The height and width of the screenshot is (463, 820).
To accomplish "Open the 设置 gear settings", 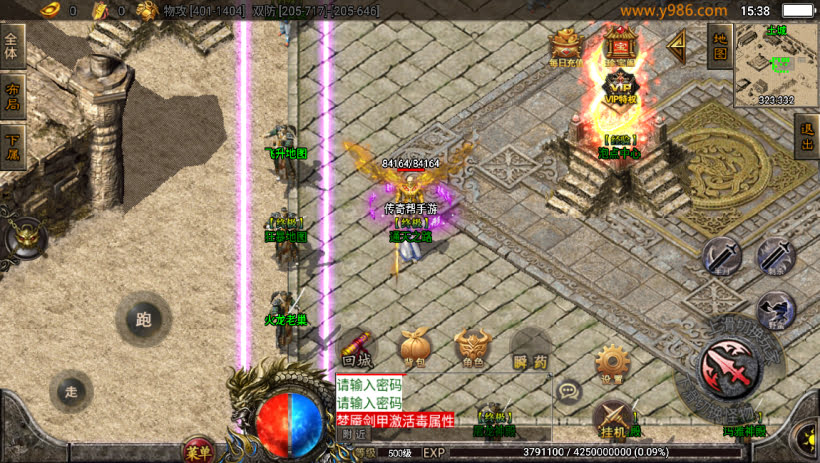I will 611,364.
